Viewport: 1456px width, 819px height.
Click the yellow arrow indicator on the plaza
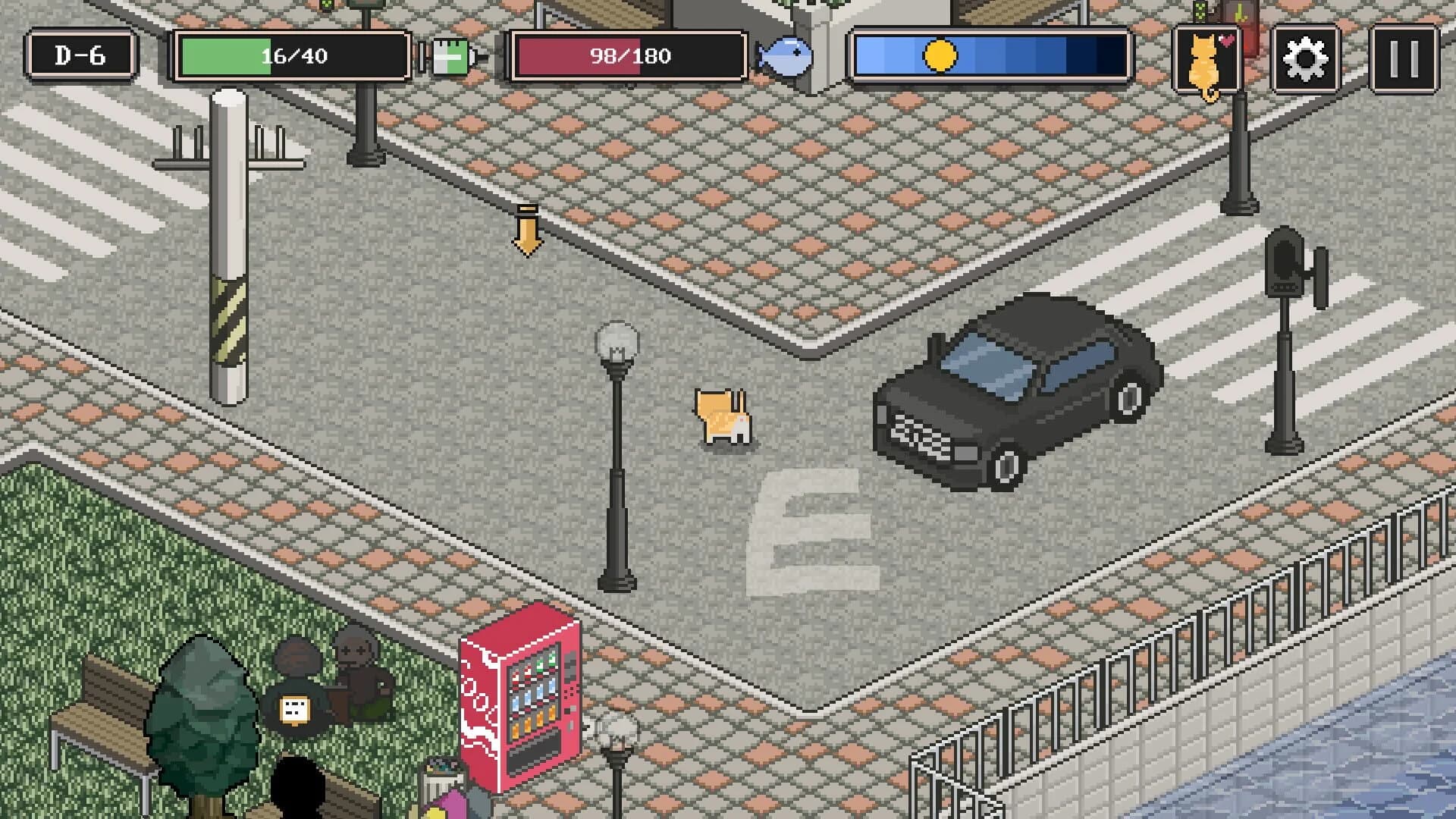point(527,231)
